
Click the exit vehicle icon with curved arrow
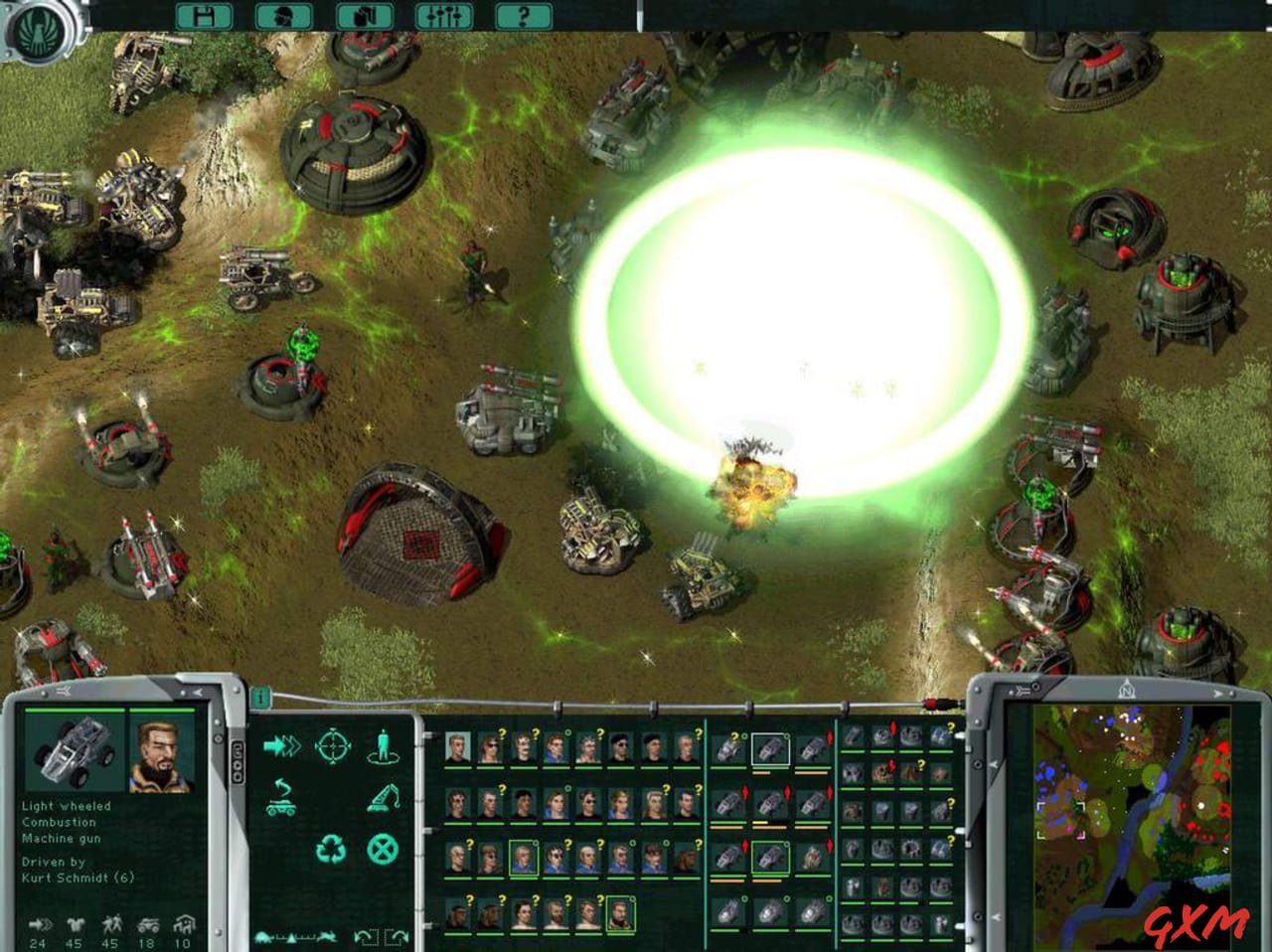pos(280,797)
